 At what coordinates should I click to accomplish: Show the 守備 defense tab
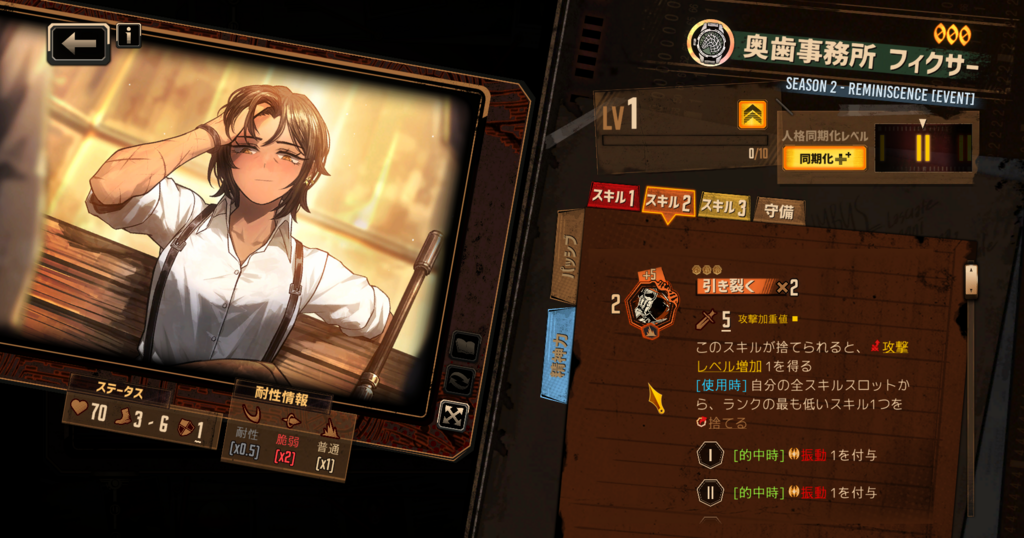click(779, 211)
